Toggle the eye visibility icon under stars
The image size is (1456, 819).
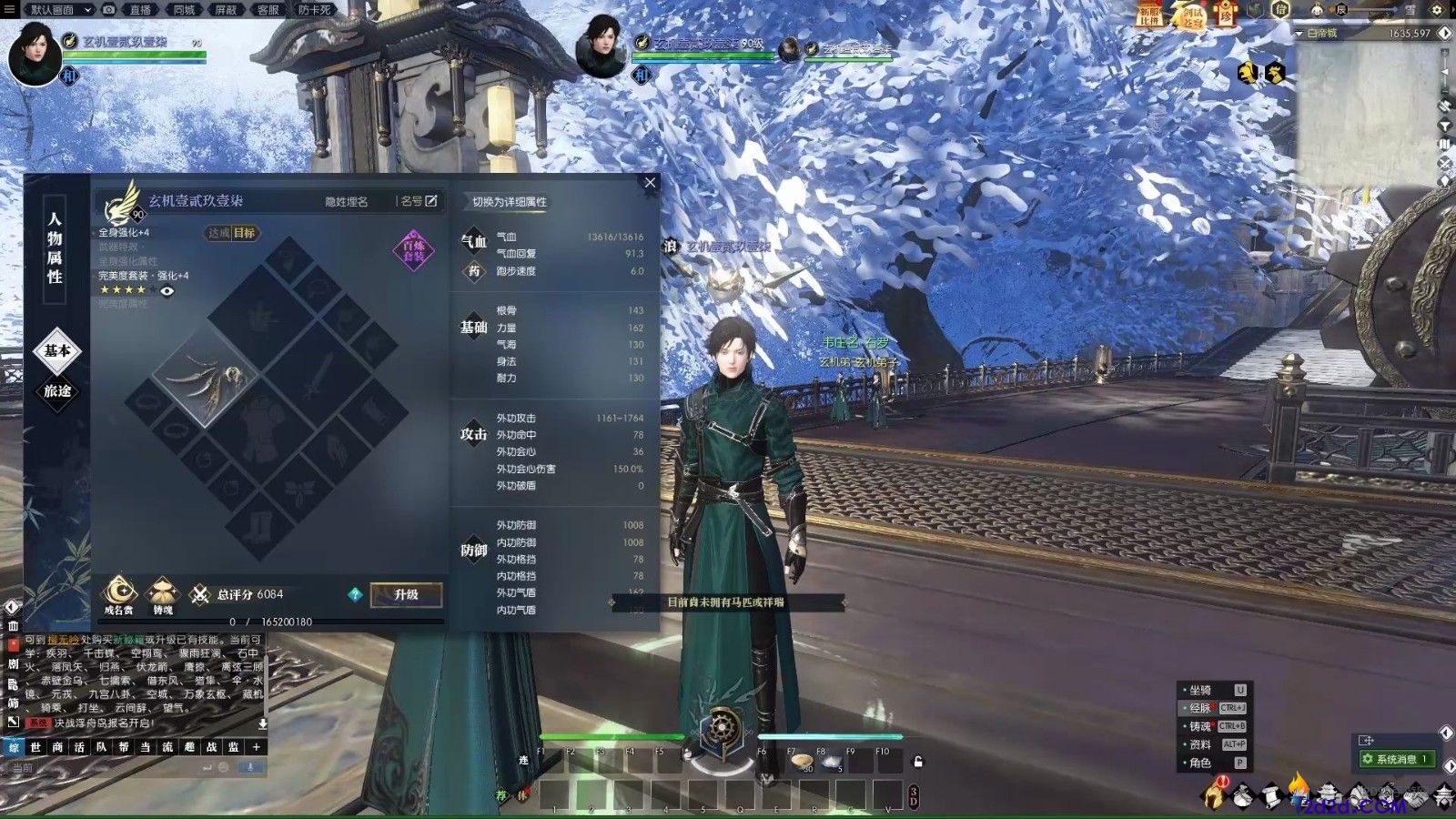[167, 291]
